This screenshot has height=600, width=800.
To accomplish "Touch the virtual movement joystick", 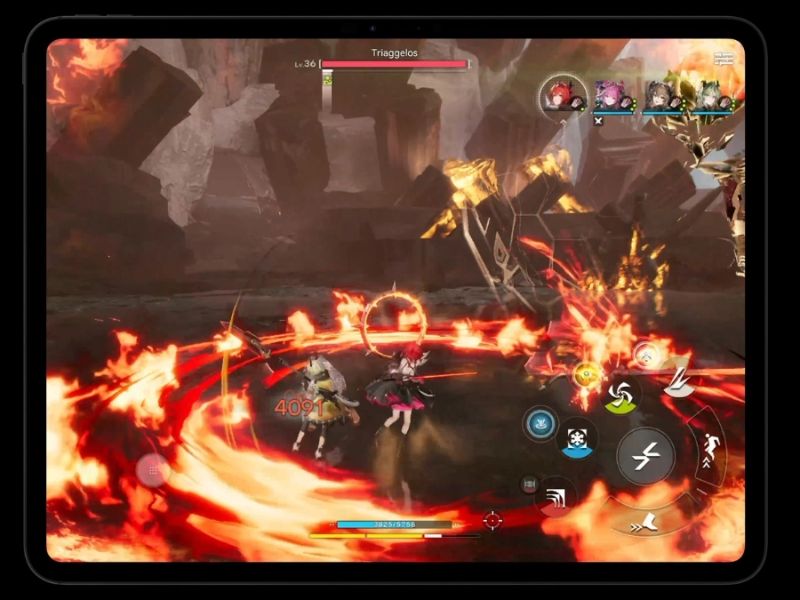I will pos(153,470).
